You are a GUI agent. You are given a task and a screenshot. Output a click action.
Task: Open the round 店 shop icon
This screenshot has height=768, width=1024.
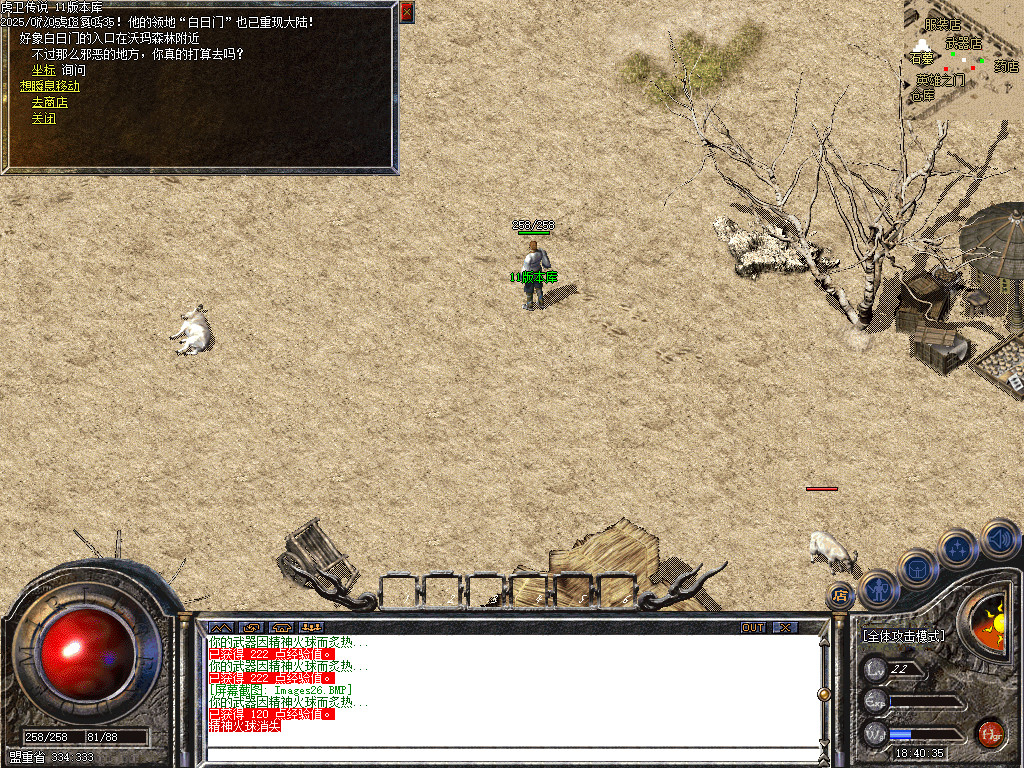[x=840, y=596]
